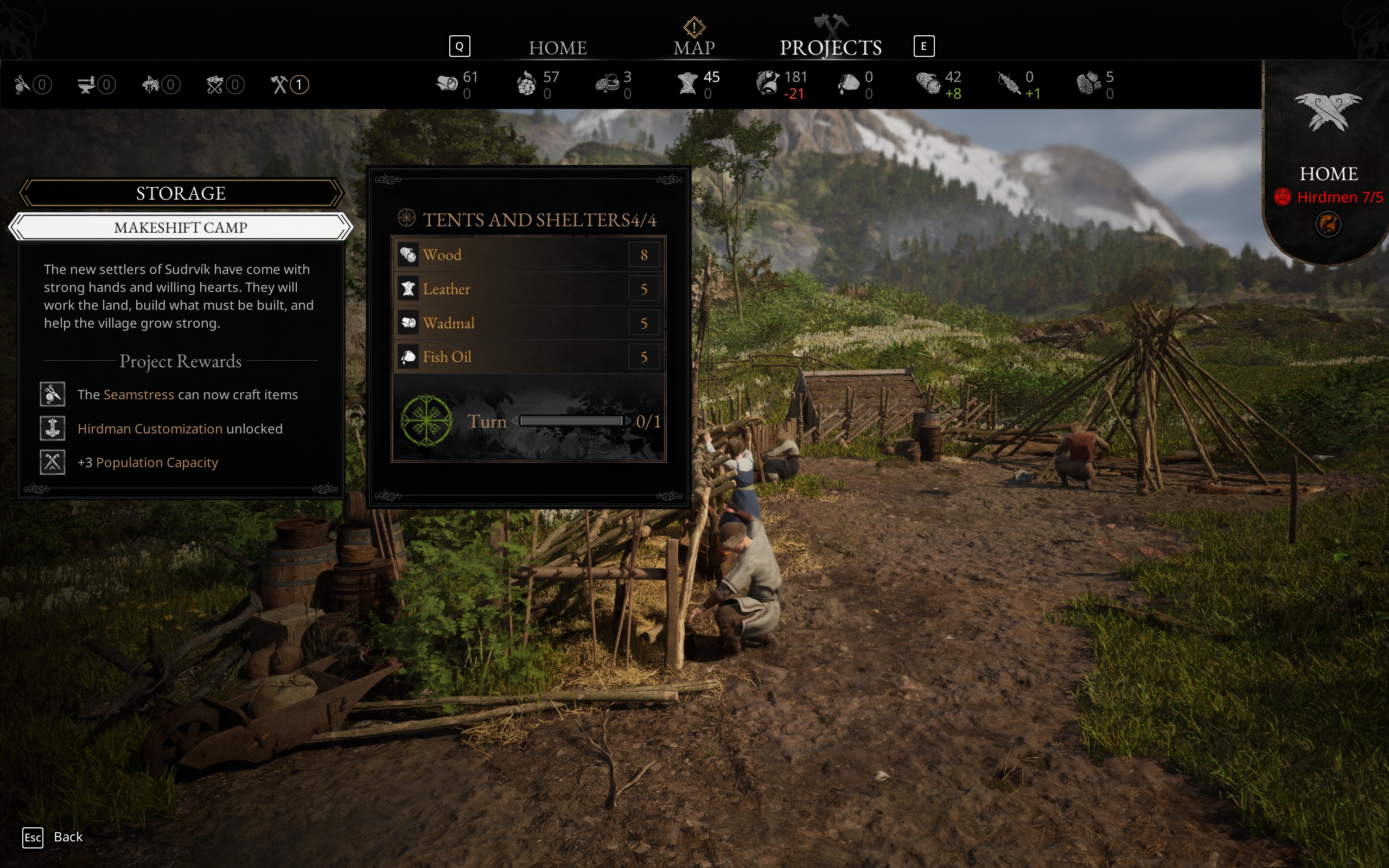Screen dimensions: 1389x868
Task: Click the Seamstress link in Project Rewards
Action: [139, 394]
